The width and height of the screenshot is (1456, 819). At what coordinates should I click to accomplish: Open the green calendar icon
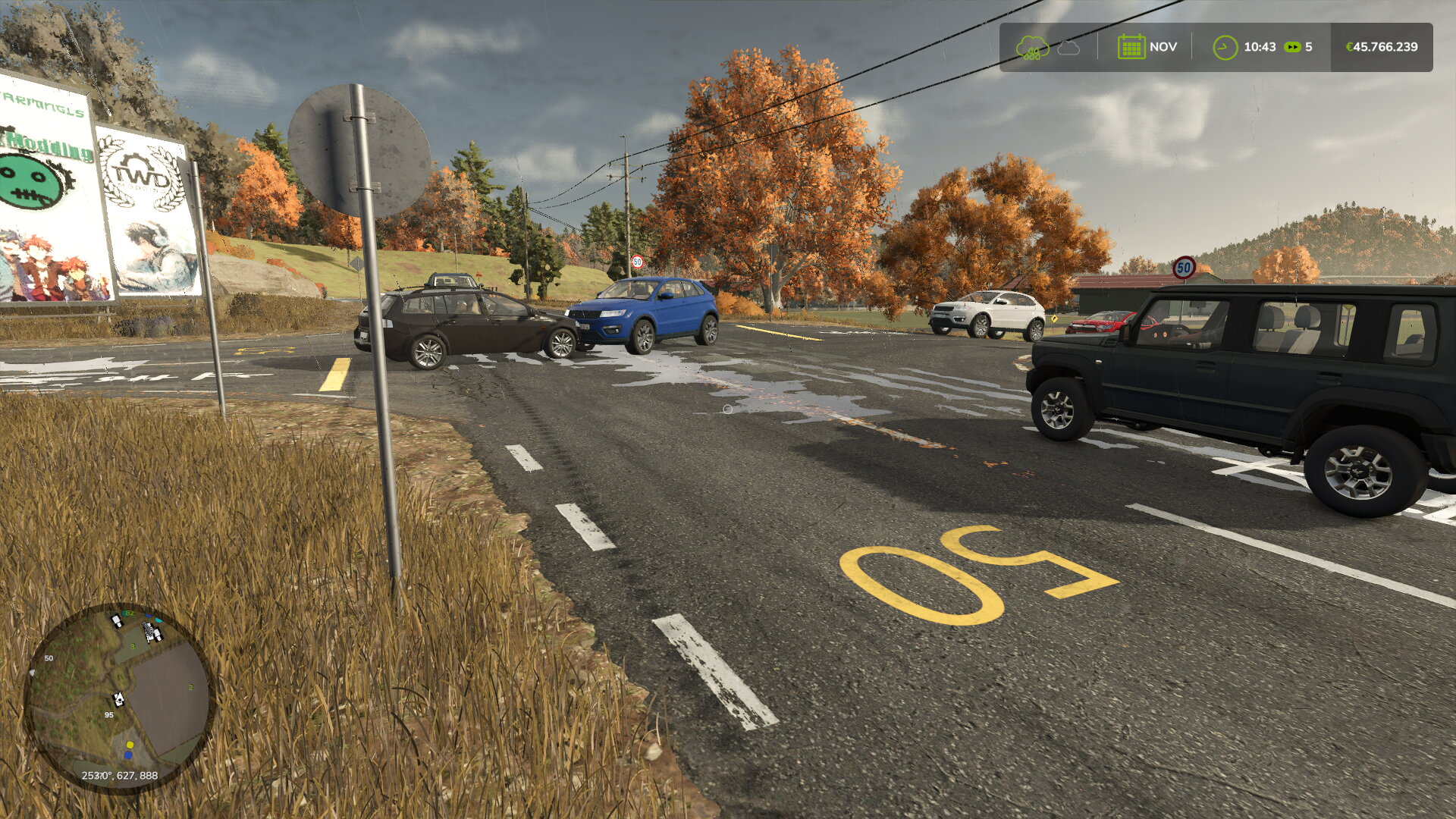(1131, 47)
